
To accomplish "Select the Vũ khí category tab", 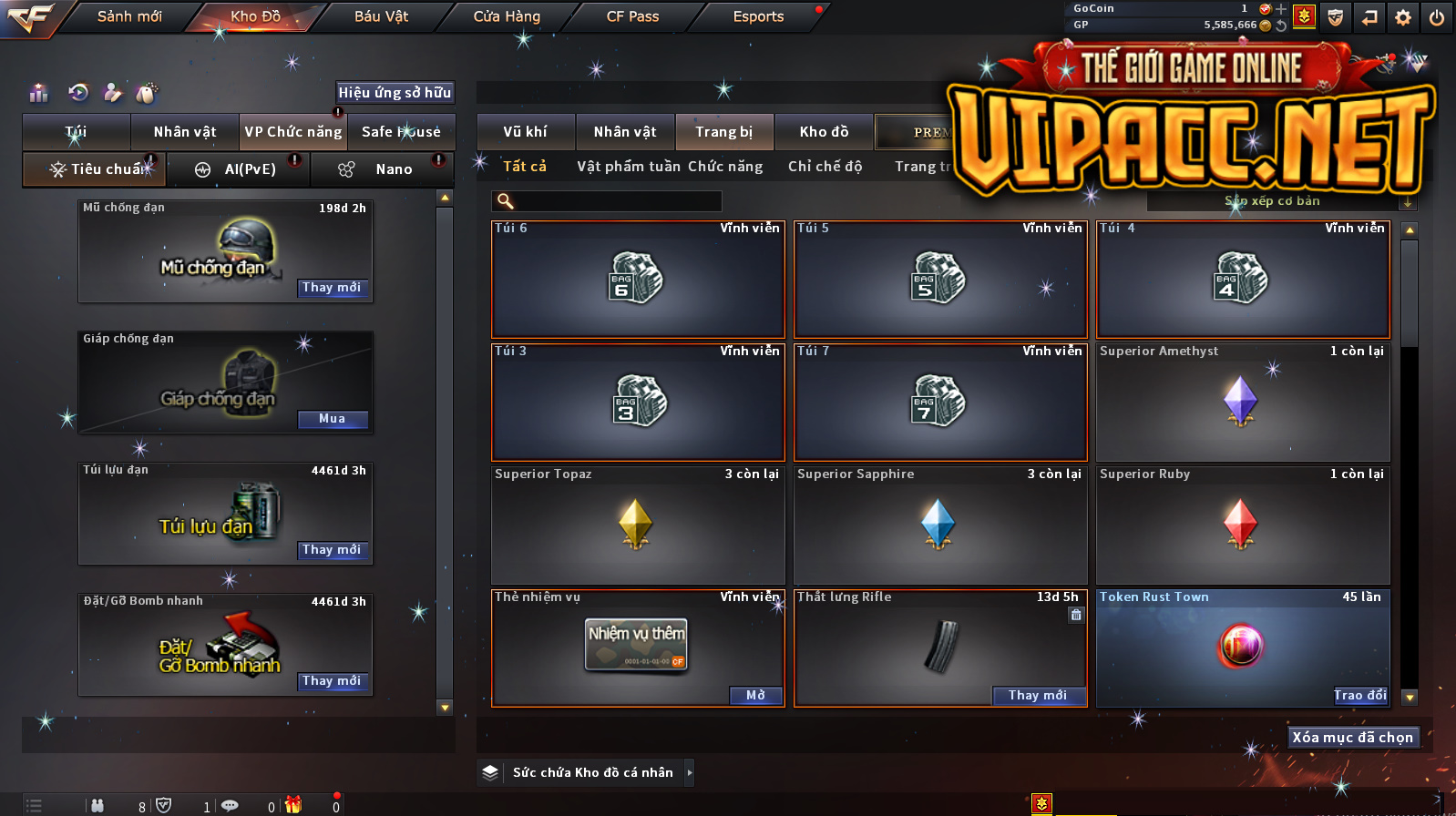I will pyautogui.click(x=526, y=132).
